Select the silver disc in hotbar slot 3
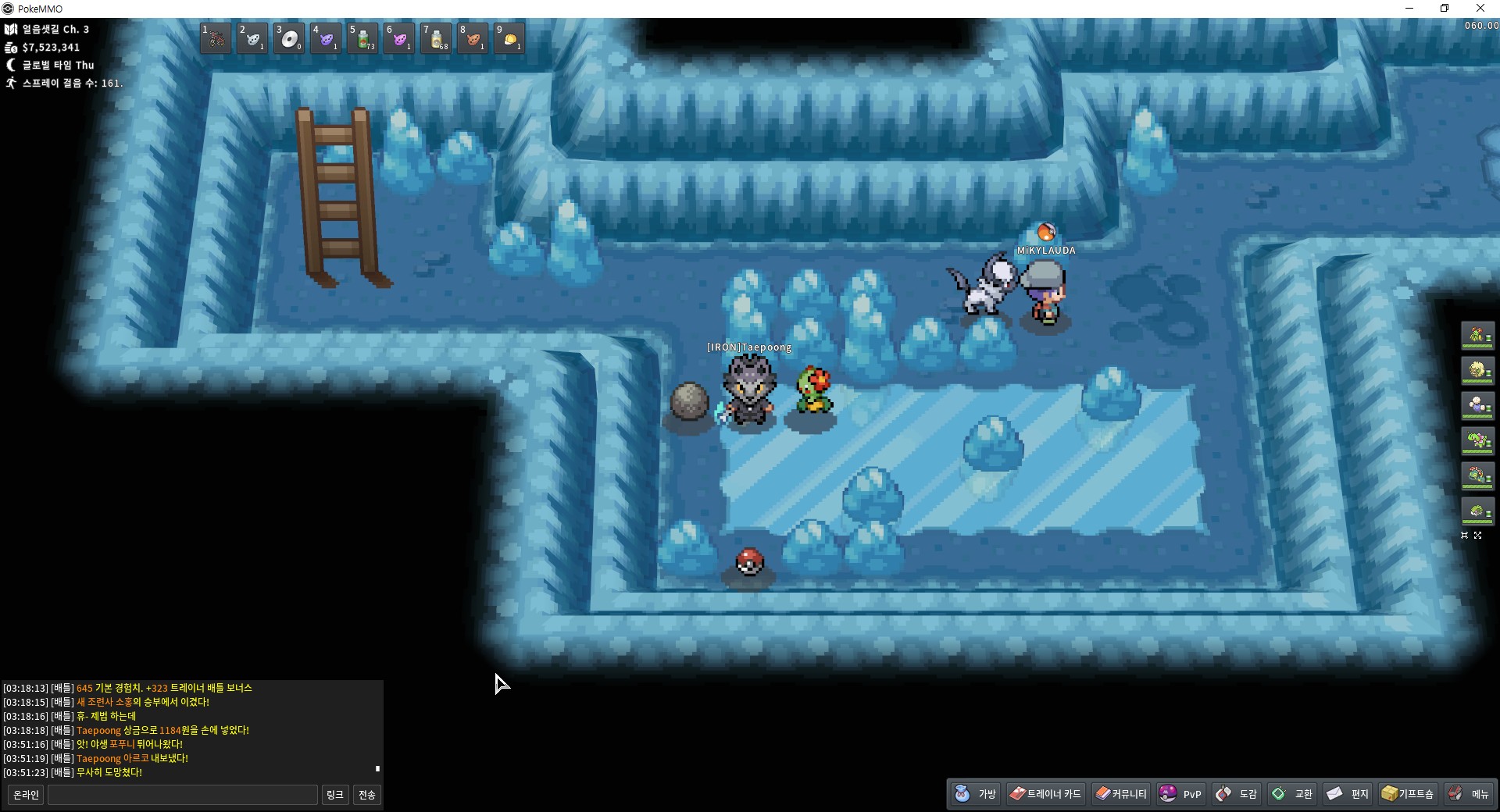The width and height of the screenshot is (1500, 812). click(289, 38)
